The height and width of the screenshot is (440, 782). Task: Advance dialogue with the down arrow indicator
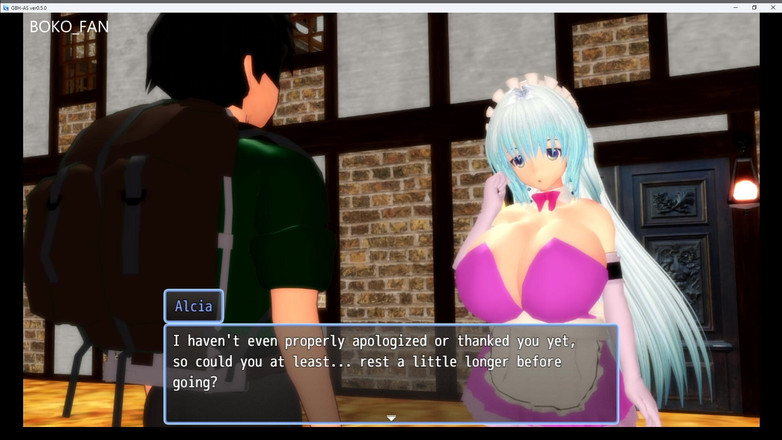[391, 418]
